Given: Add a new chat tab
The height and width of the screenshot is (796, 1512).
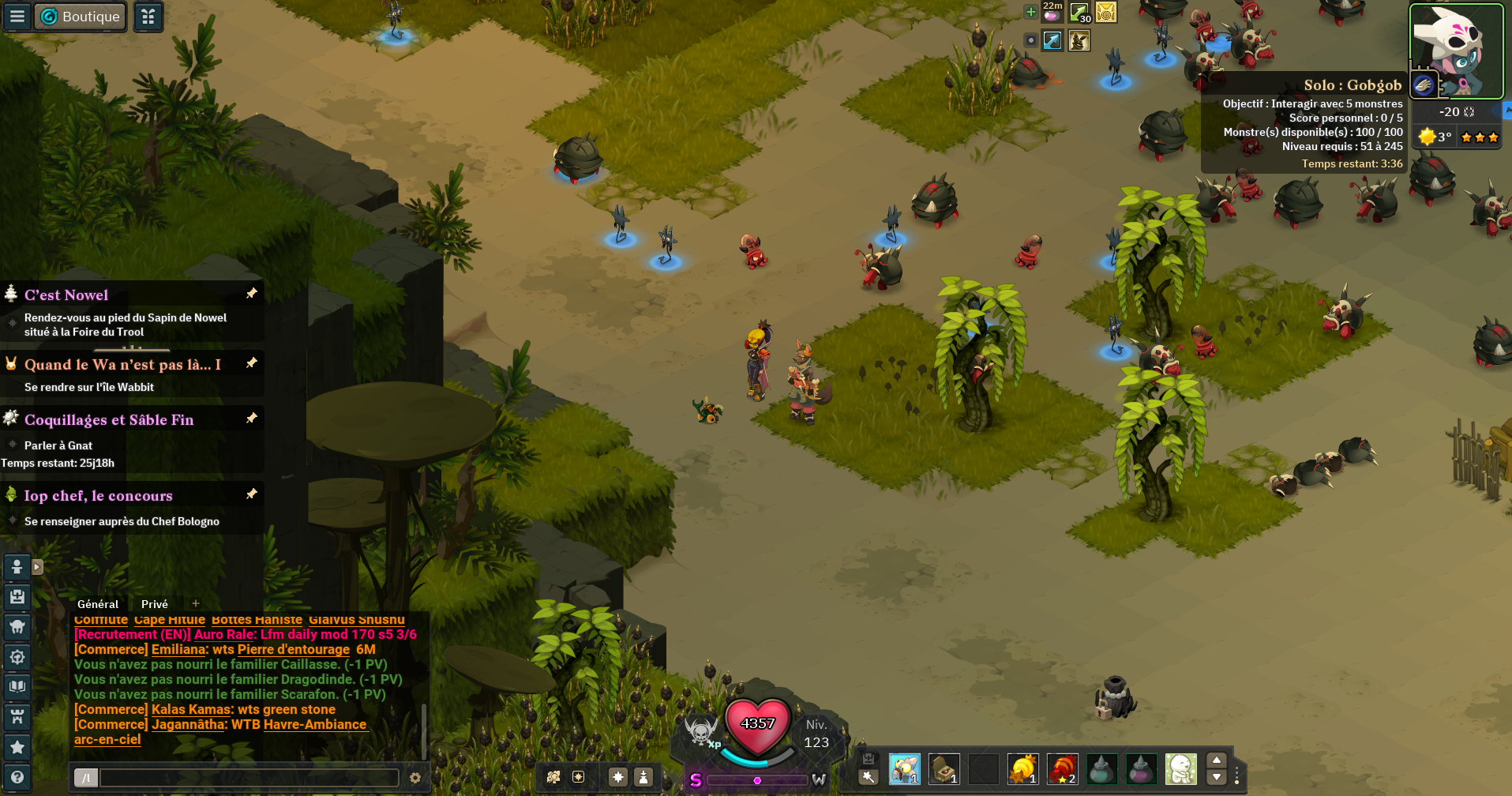Looking at the screenshot, I should (x=196, y=604).
